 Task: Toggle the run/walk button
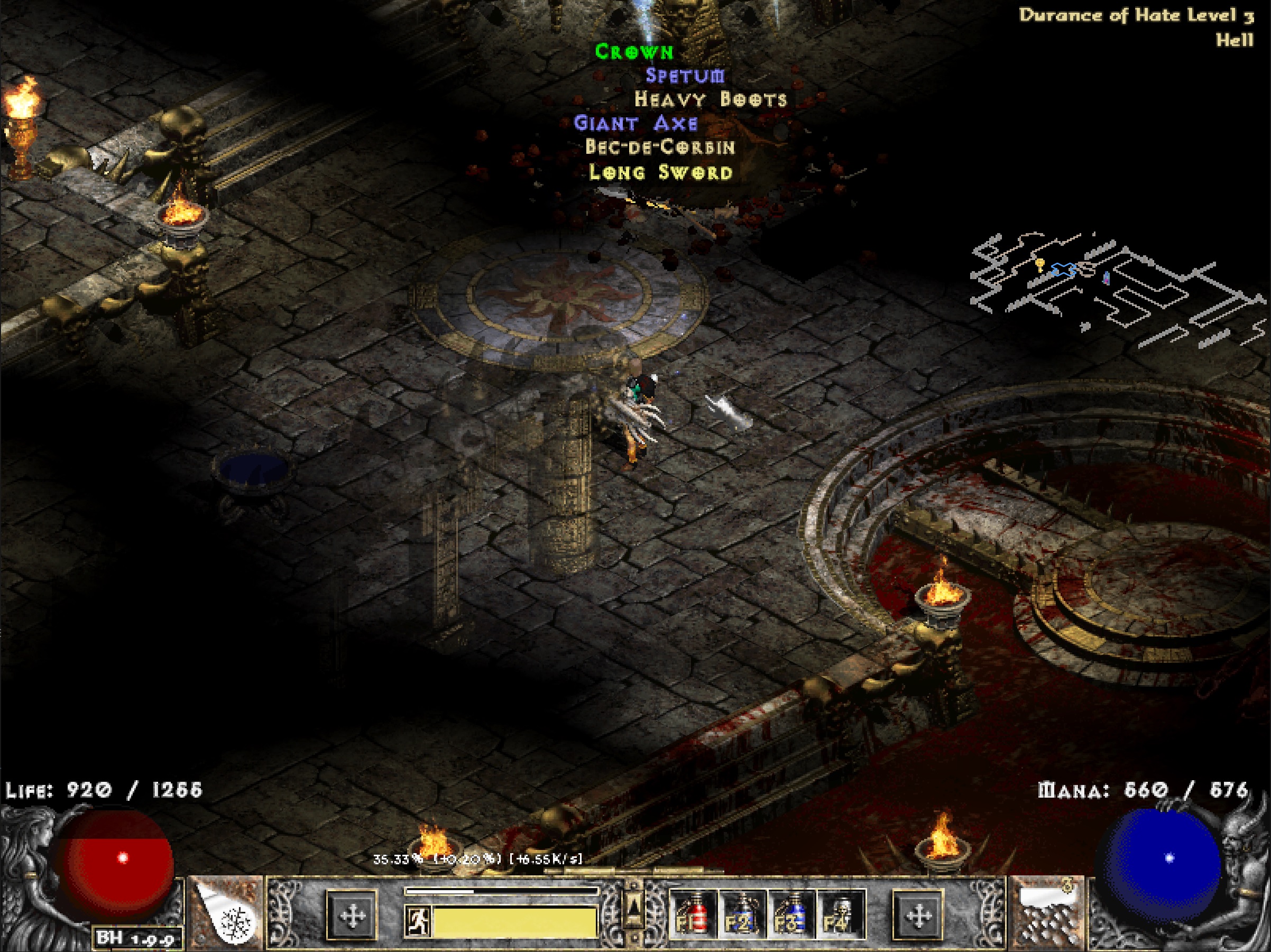[418, 921]
